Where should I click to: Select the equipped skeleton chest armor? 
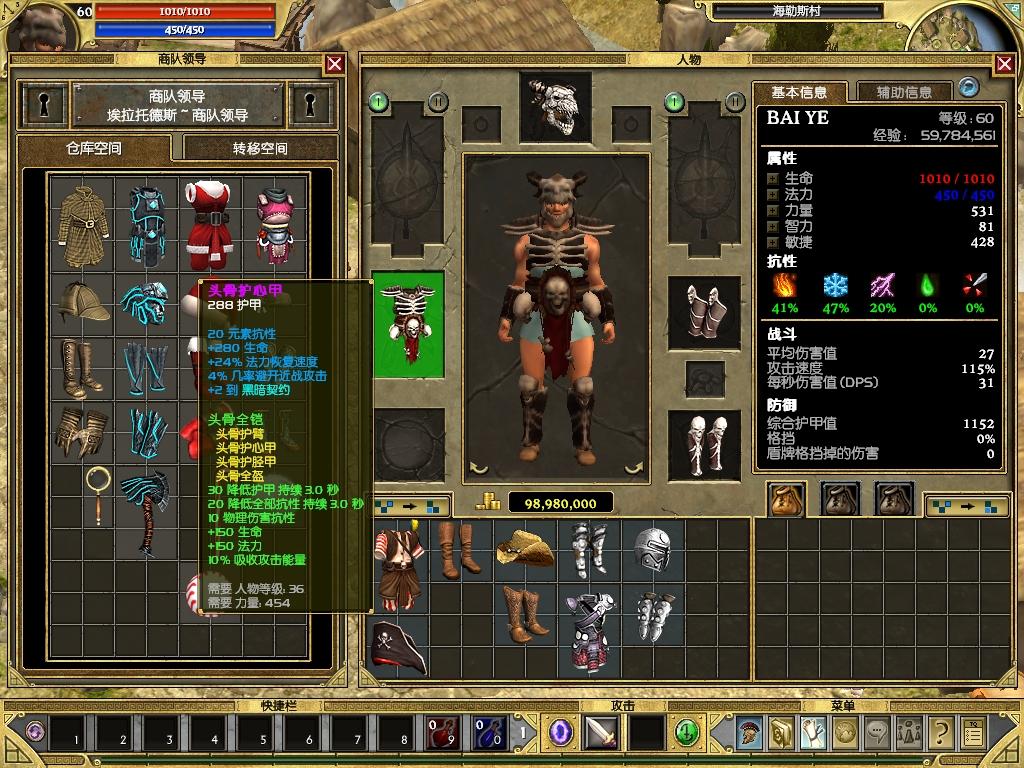[407, 324]
